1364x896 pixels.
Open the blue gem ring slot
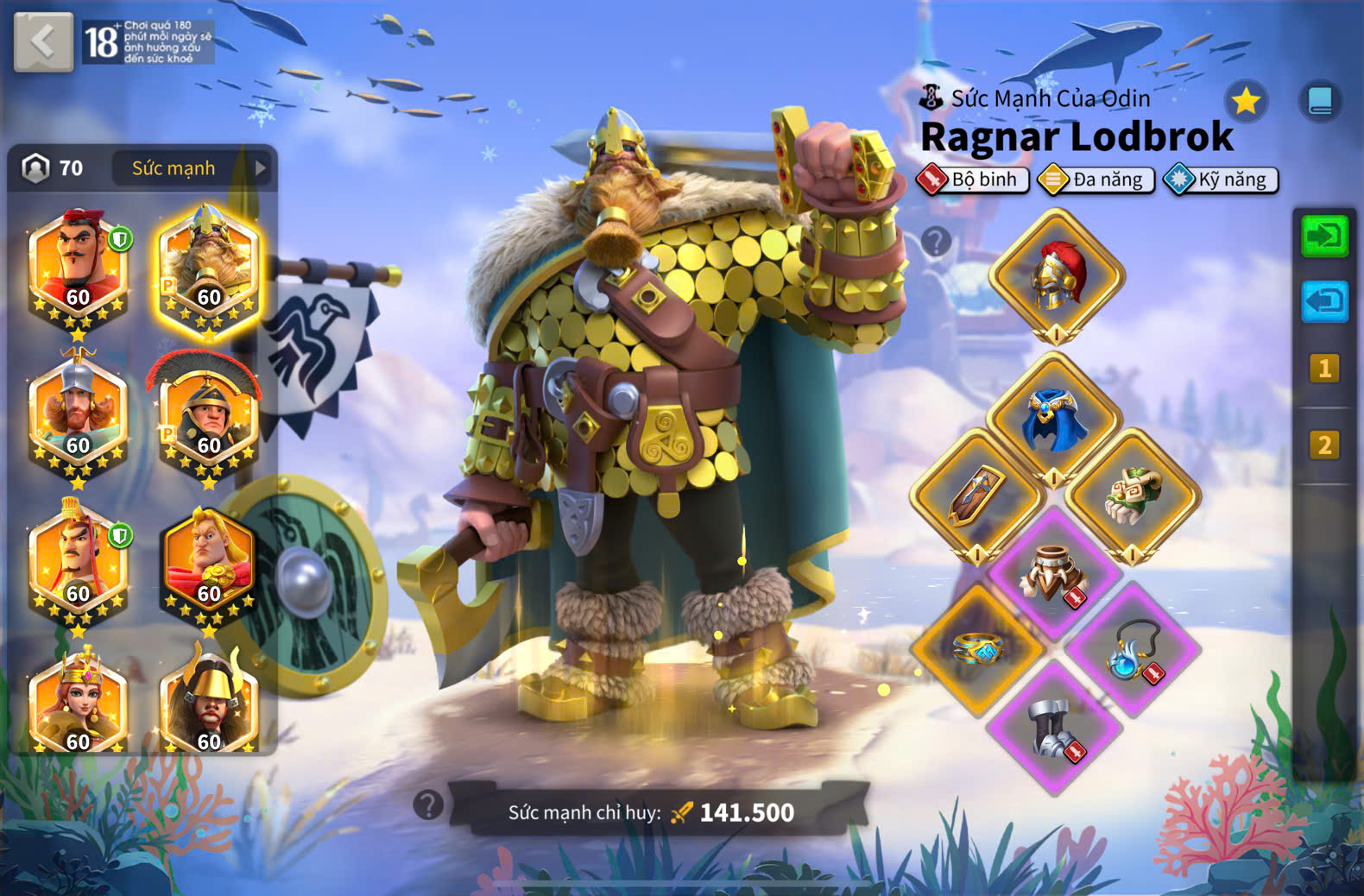[x=977, y=649]
